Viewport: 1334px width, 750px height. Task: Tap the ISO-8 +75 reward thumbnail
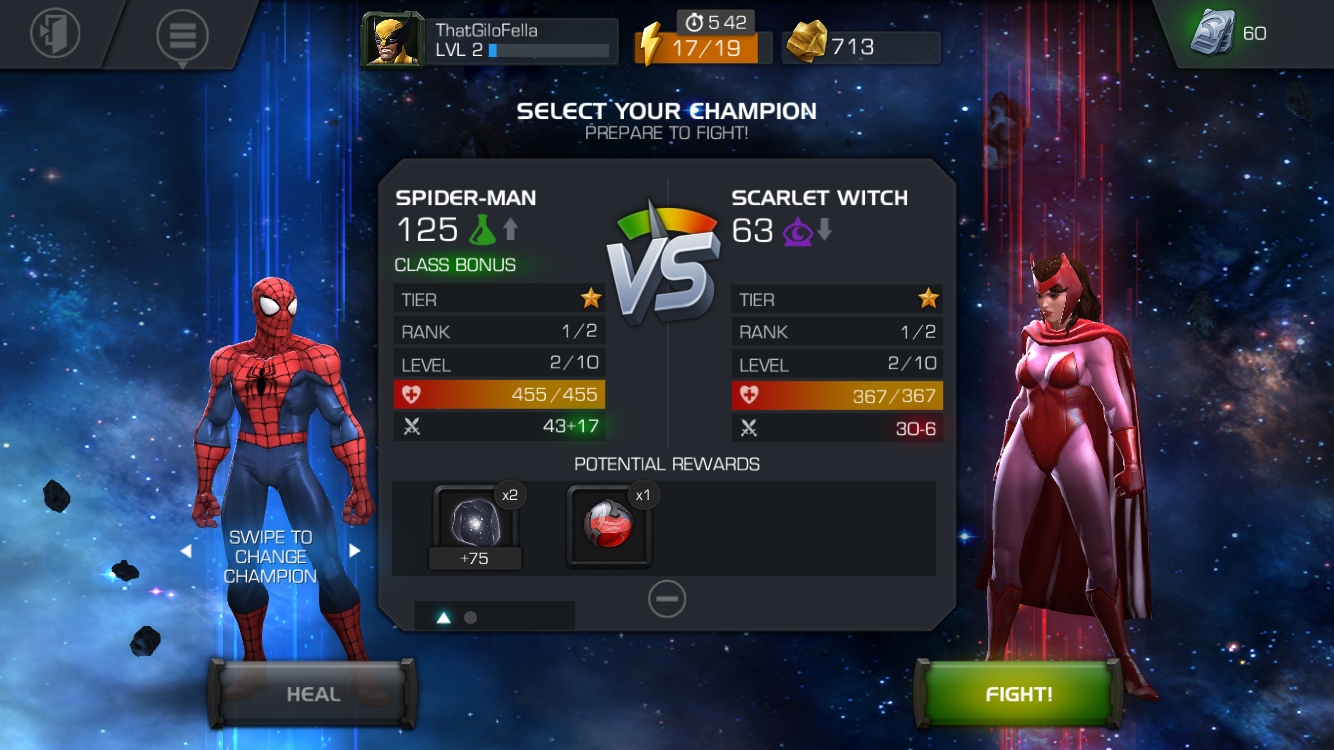pos(474,525)
